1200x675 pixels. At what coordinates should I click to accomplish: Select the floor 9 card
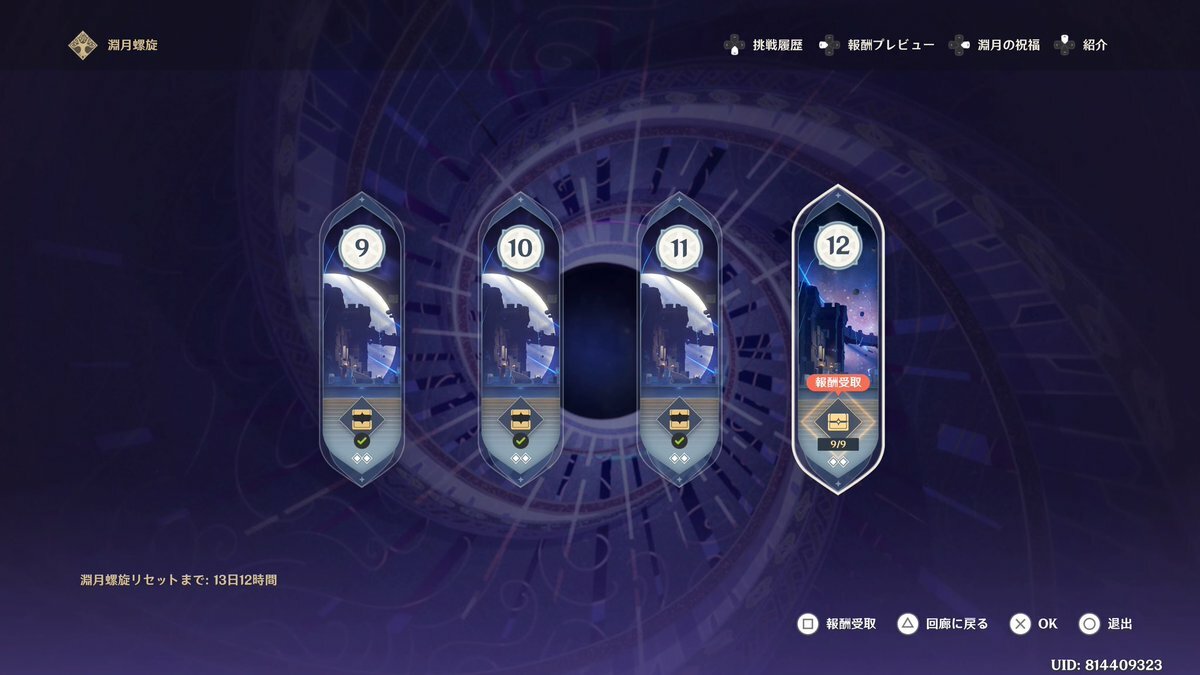coord(361,320)
